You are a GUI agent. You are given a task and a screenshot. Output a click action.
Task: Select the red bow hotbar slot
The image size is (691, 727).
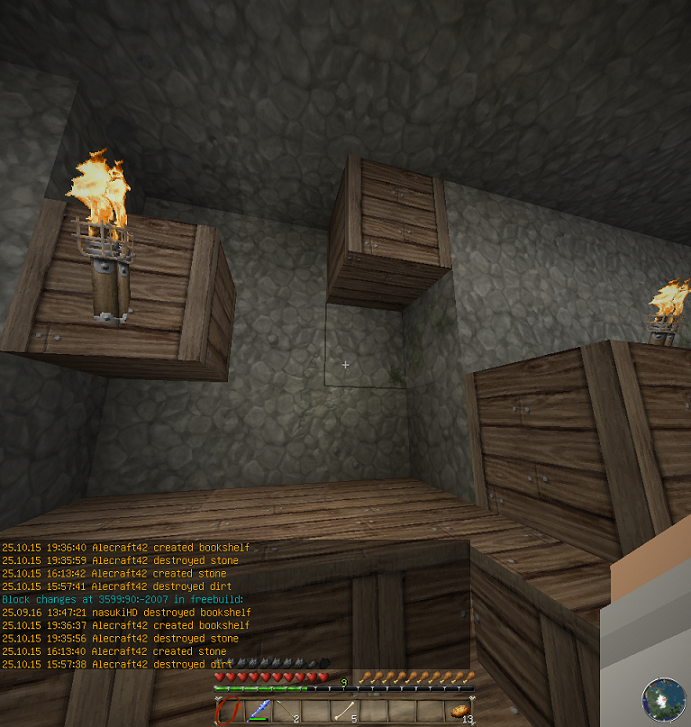click(229, 711)
